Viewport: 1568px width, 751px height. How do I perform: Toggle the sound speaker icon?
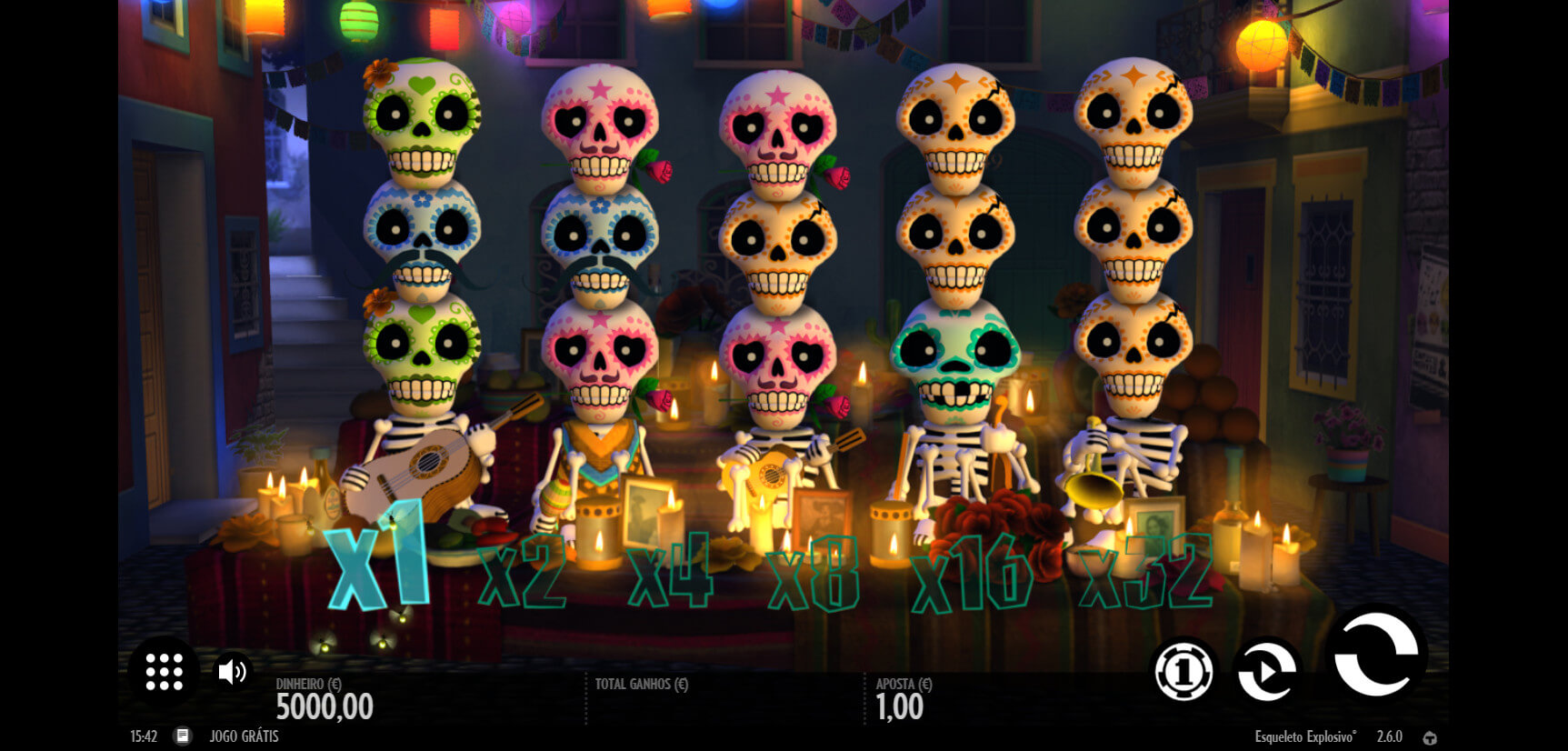click(232, 672)
